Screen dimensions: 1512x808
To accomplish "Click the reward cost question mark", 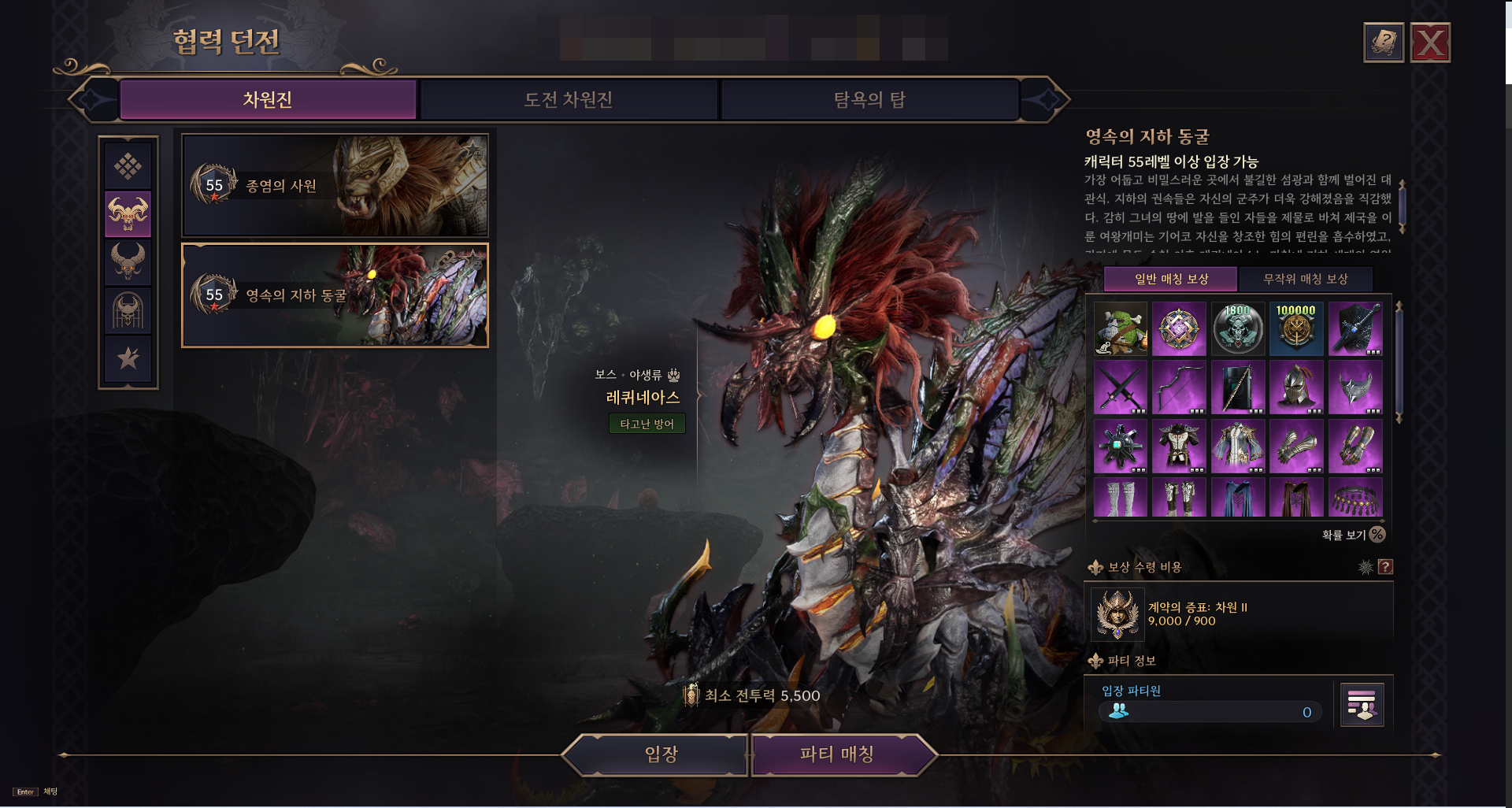I will [x=1385, y=567].
